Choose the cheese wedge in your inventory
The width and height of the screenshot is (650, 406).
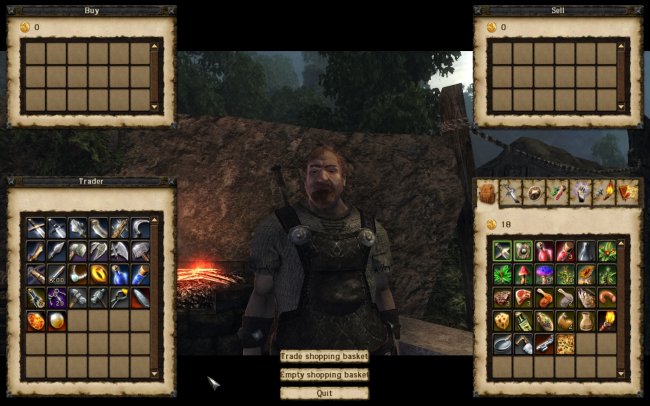(502, 320)
